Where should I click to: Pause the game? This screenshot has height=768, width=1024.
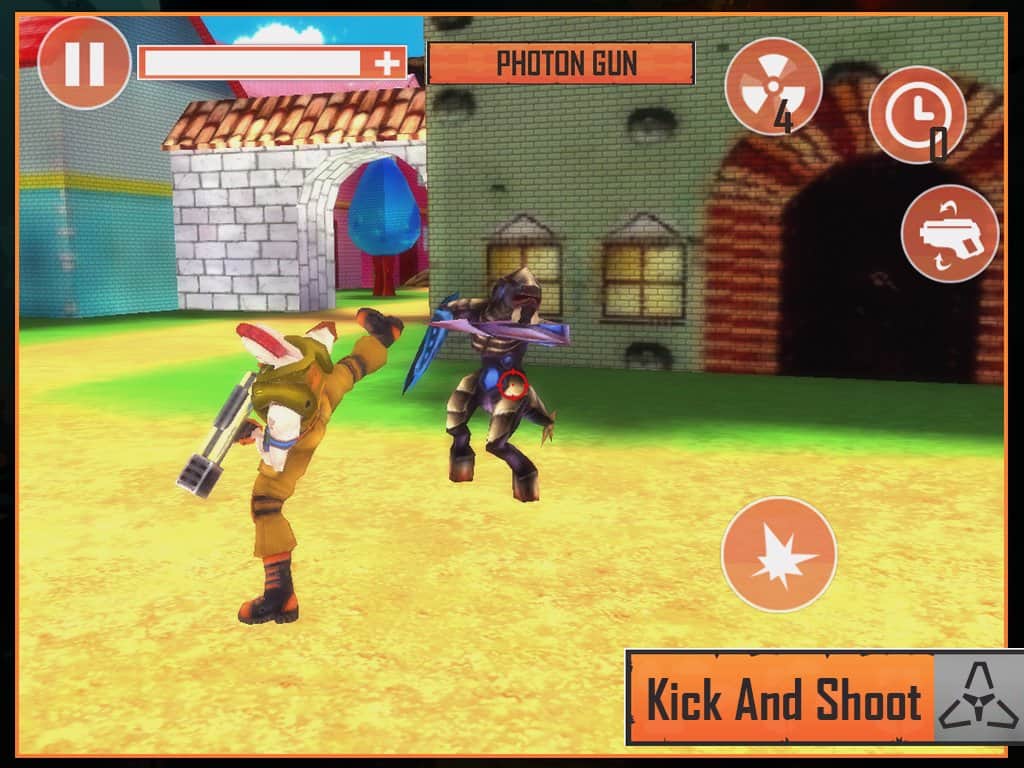84,62
